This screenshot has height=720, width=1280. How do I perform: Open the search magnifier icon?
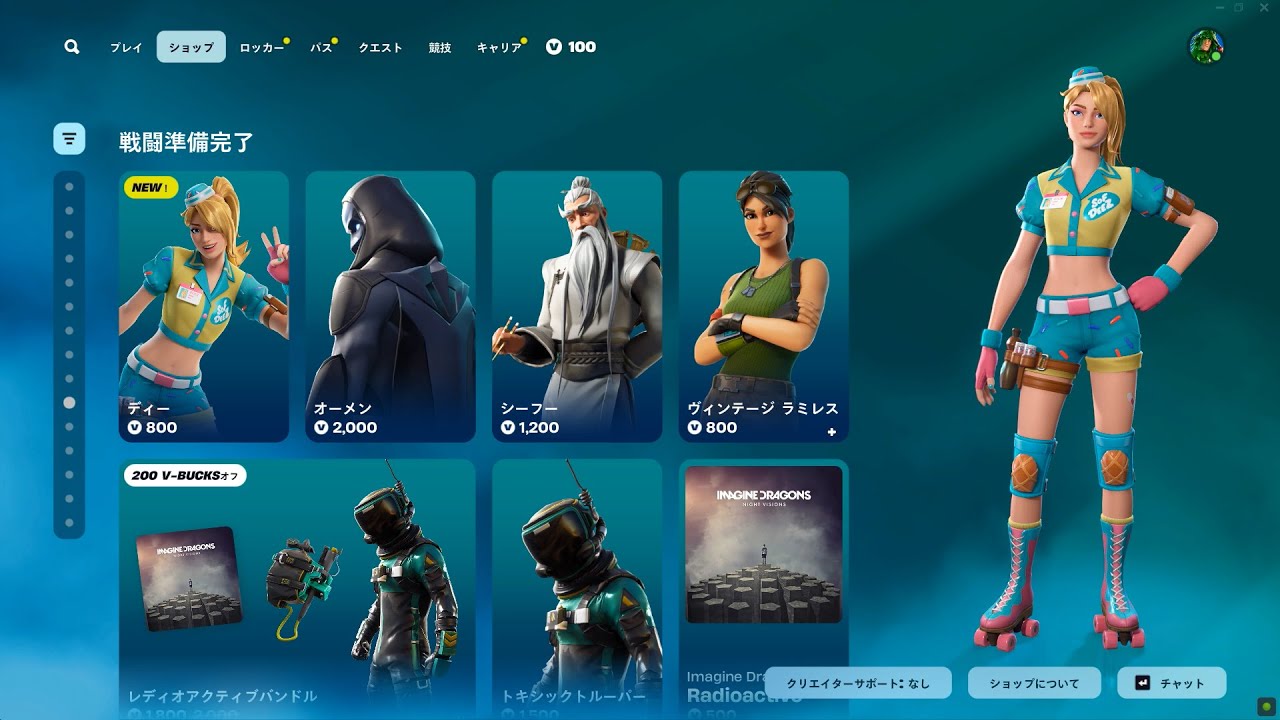point(72,47)
